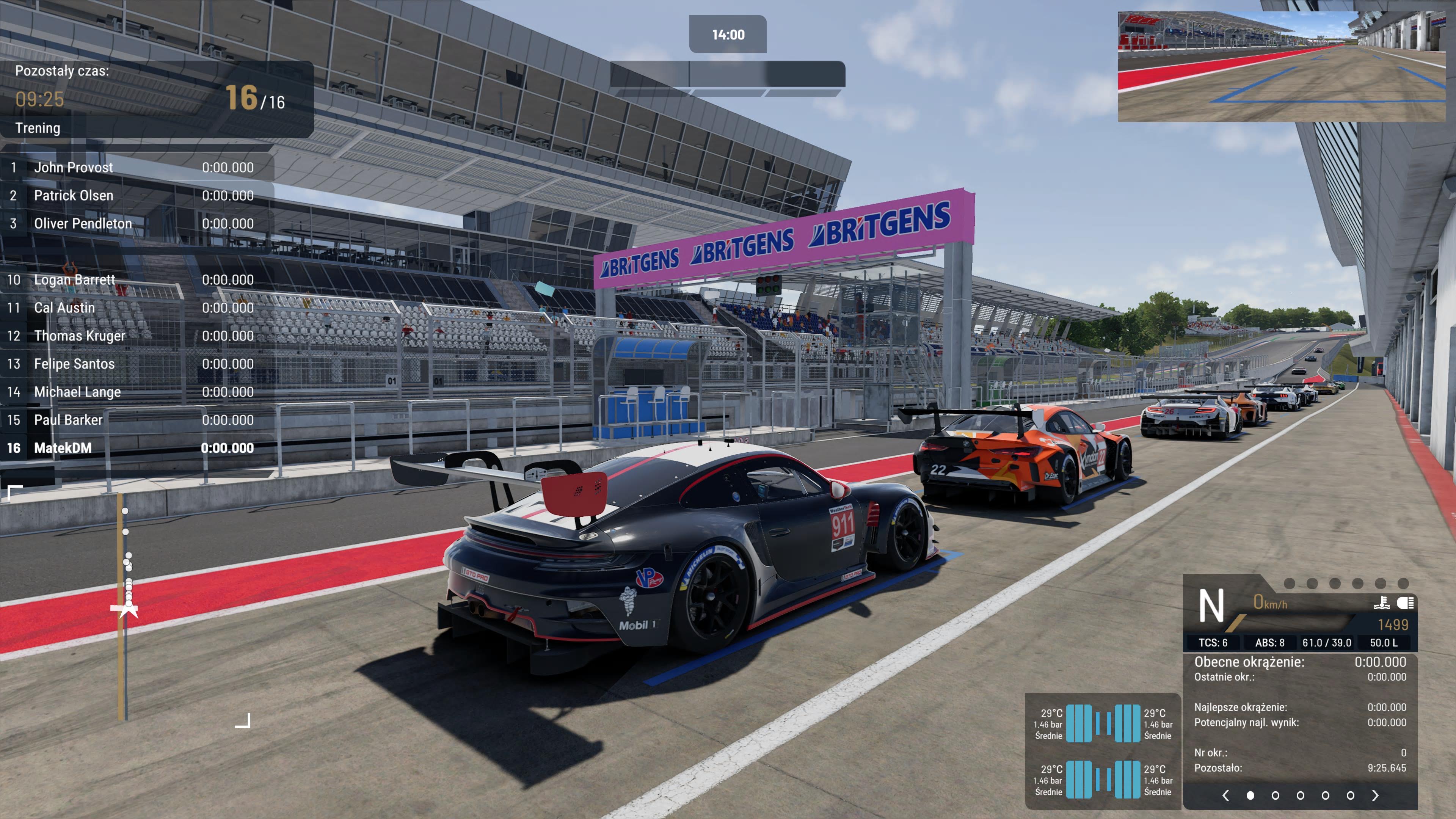Viewport: 1456px width, 819px height.
Task: Select the filled page indicator dot
Action: [1250, 795]
